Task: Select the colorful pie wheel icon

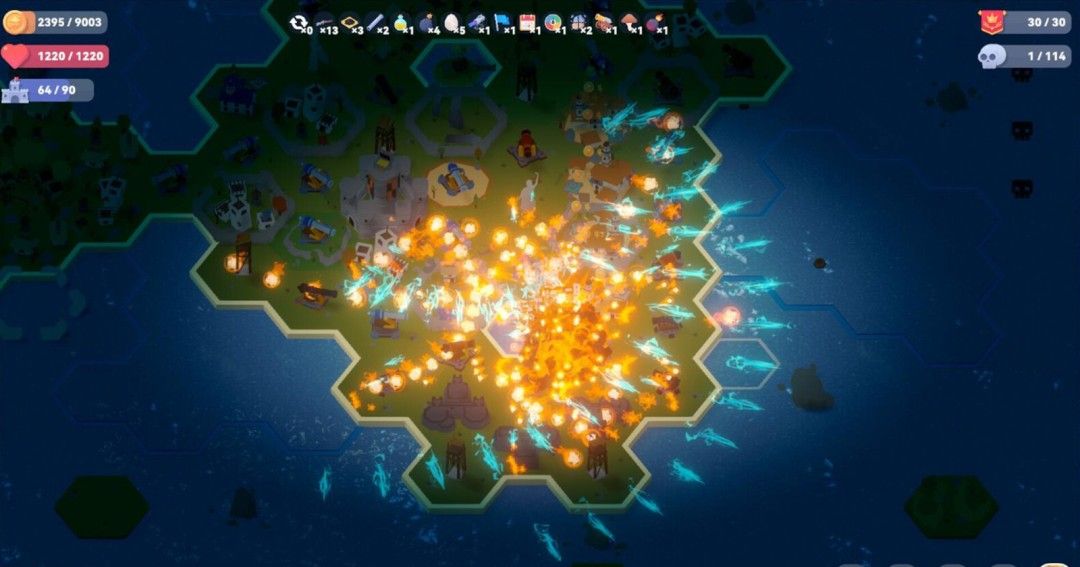Action: 553,22
